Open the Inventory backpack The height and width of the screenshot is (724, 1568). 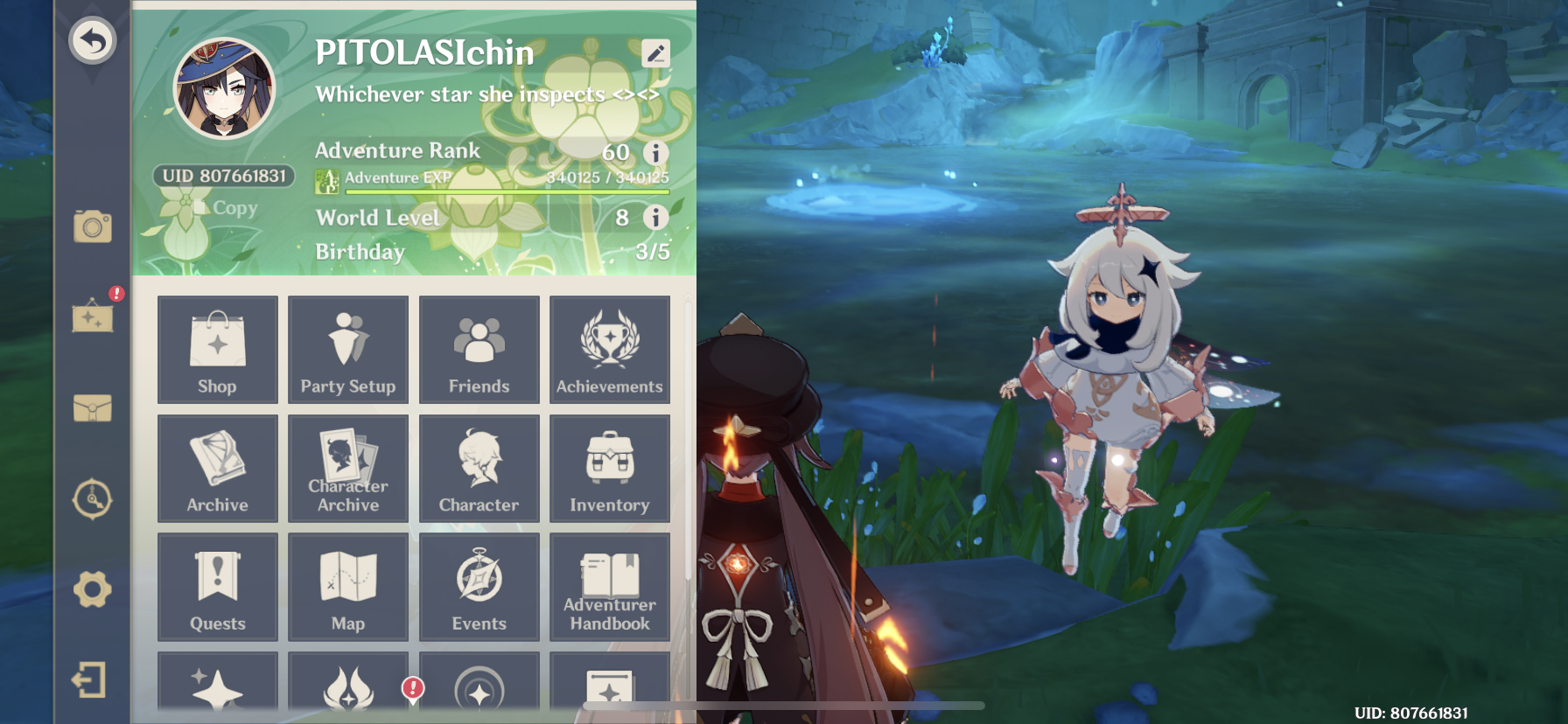pyautogui.click(x=610, y=469)
